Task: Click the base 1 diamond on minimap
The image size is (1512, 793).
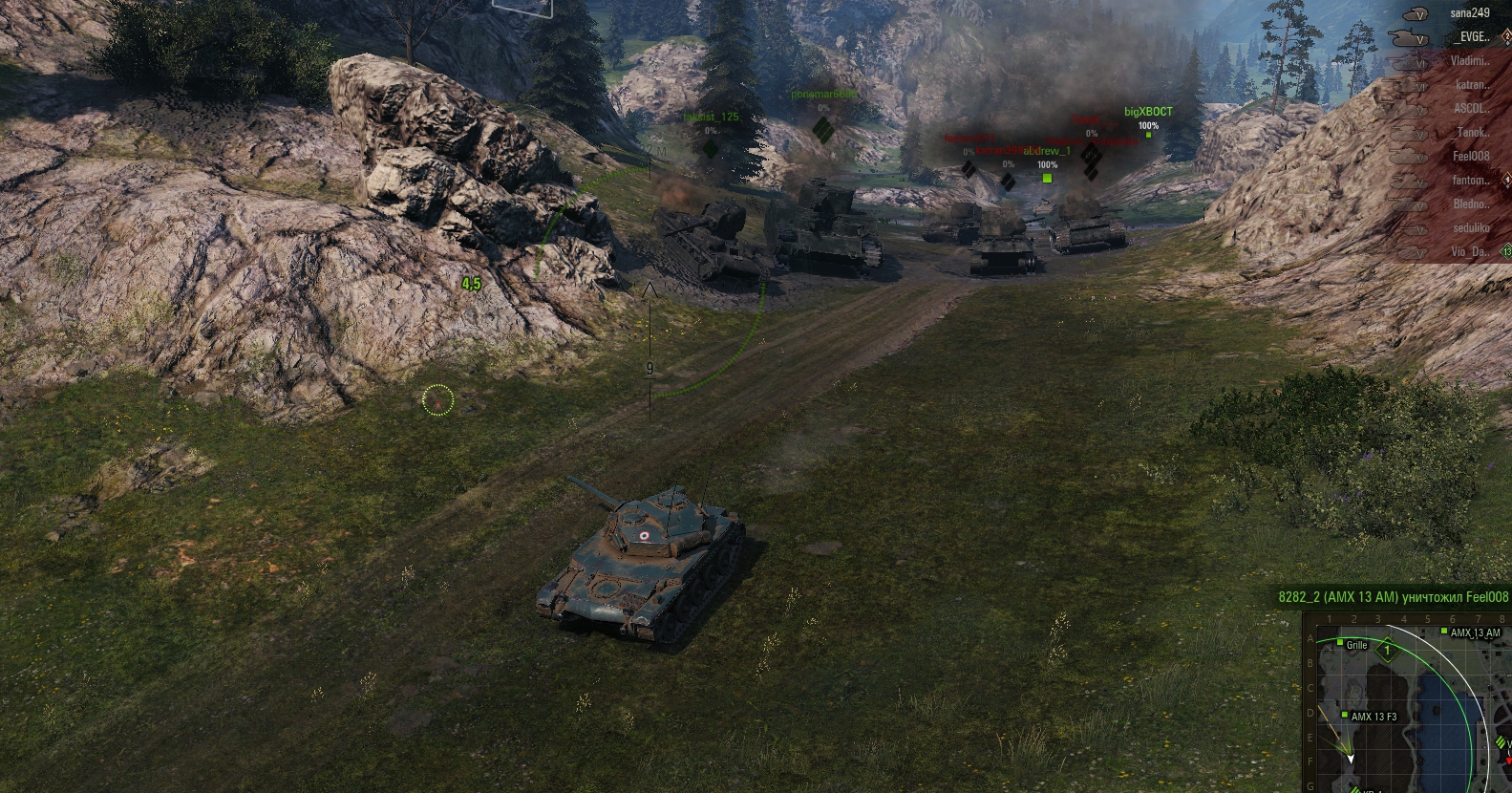Action: [1387, 651]
